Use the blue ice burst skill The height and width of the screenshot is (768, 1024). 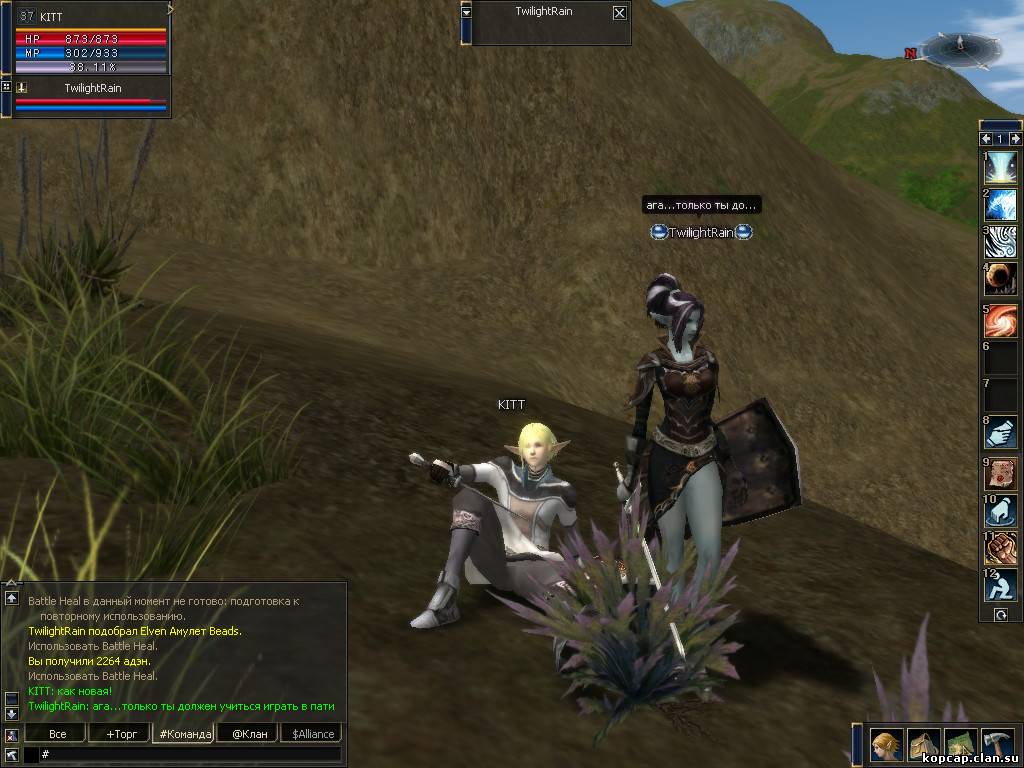[1000, 205]
